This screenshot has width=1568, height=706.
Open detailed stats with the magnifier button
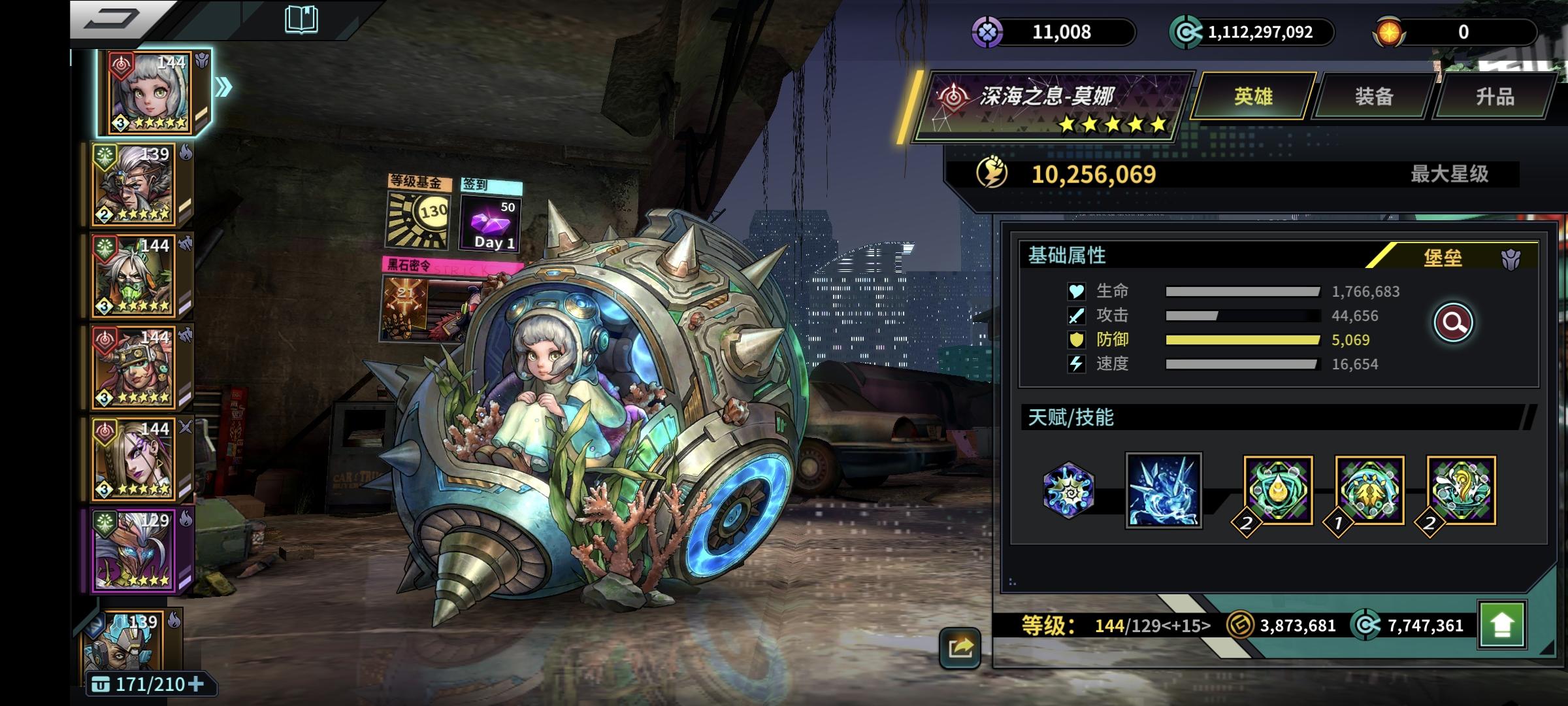click(1453, 322)
